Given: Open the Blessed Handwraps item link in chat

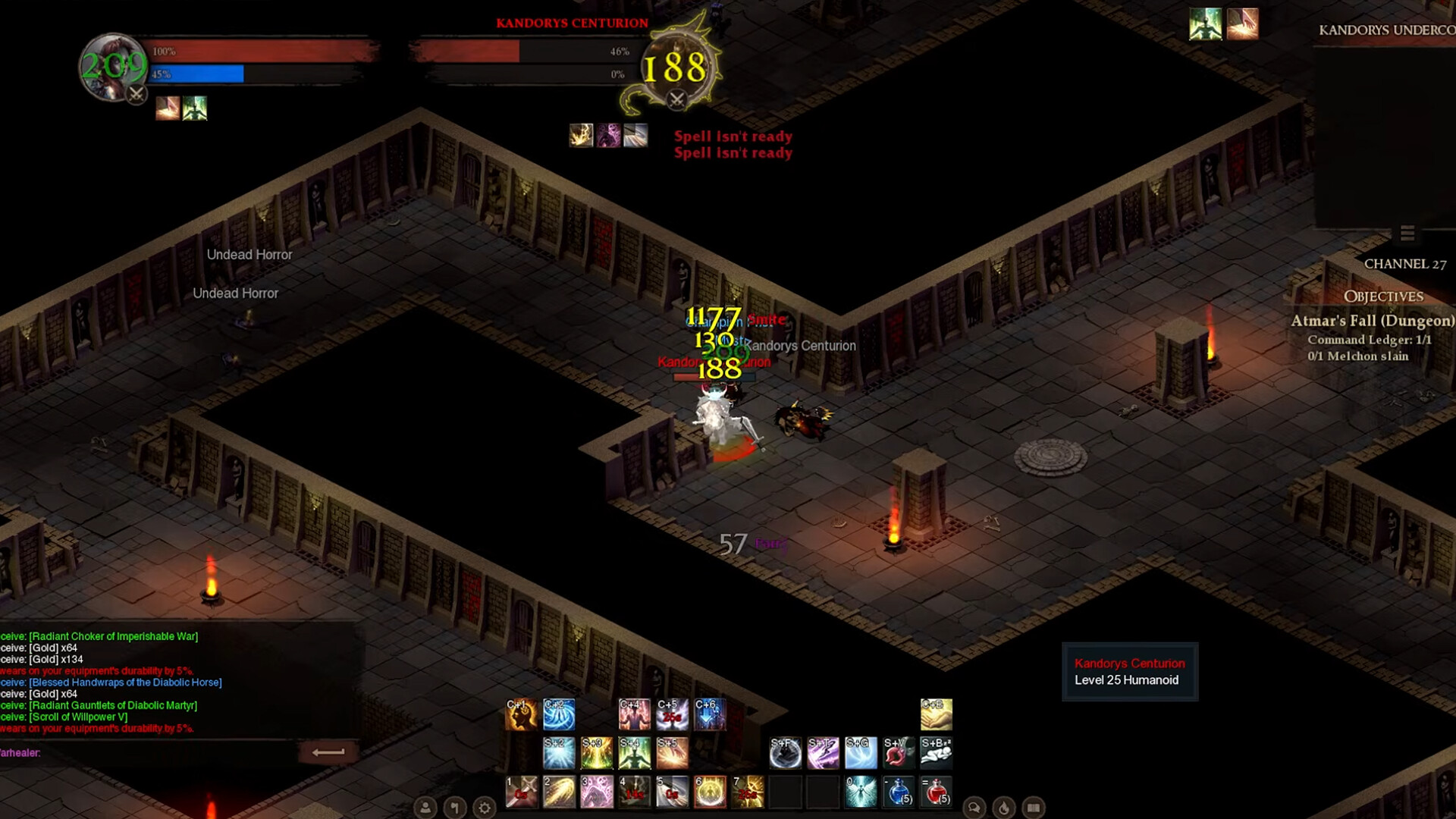Looking at the screenshot, I should [125, 682].
